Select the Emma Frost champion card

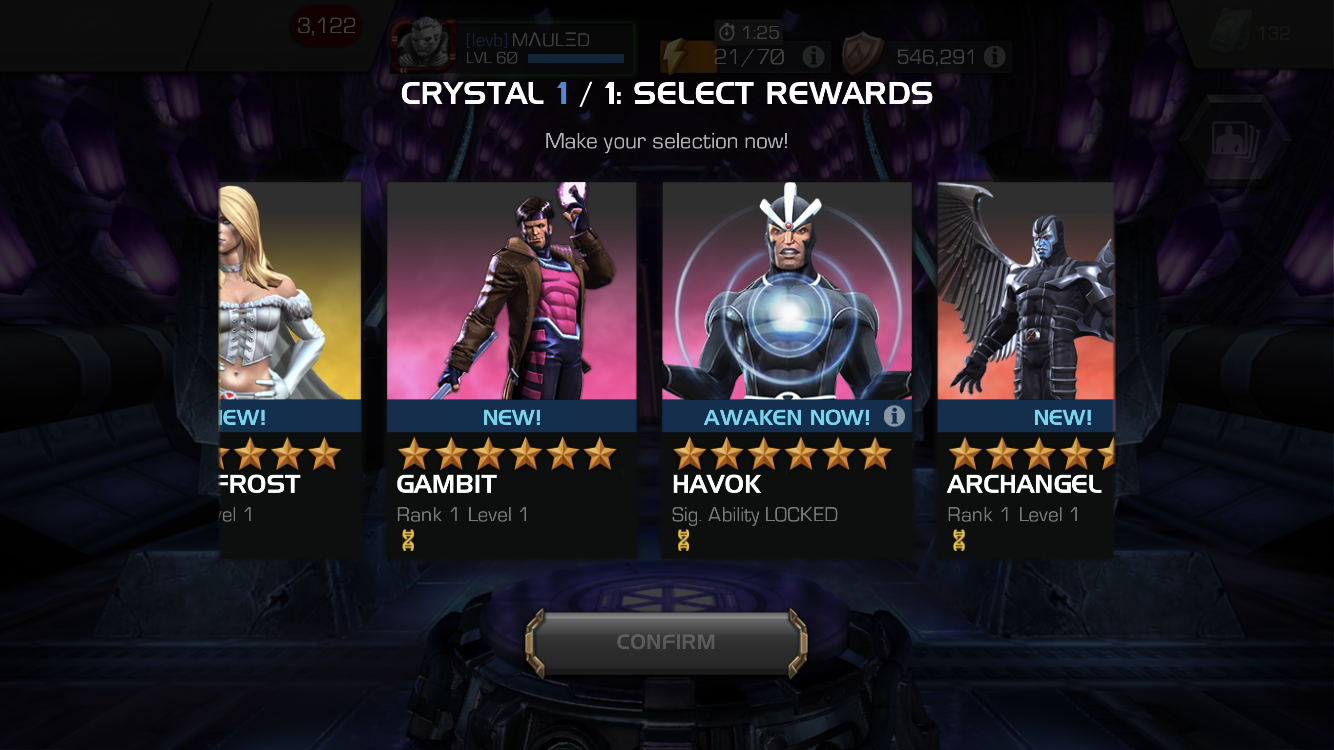[x=290, y=370]
